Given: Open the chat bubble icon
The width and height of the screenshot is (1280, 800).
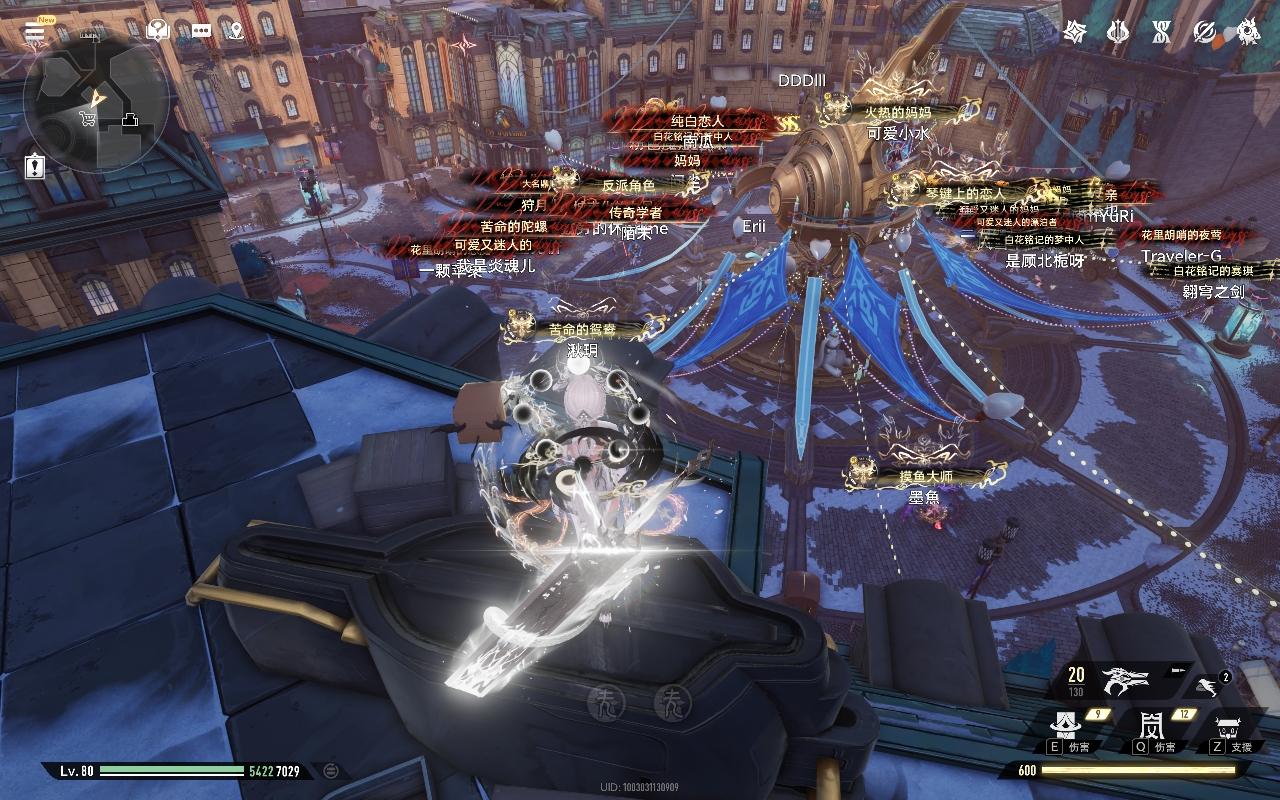Looking at the screenshot, I should [201, 31].
